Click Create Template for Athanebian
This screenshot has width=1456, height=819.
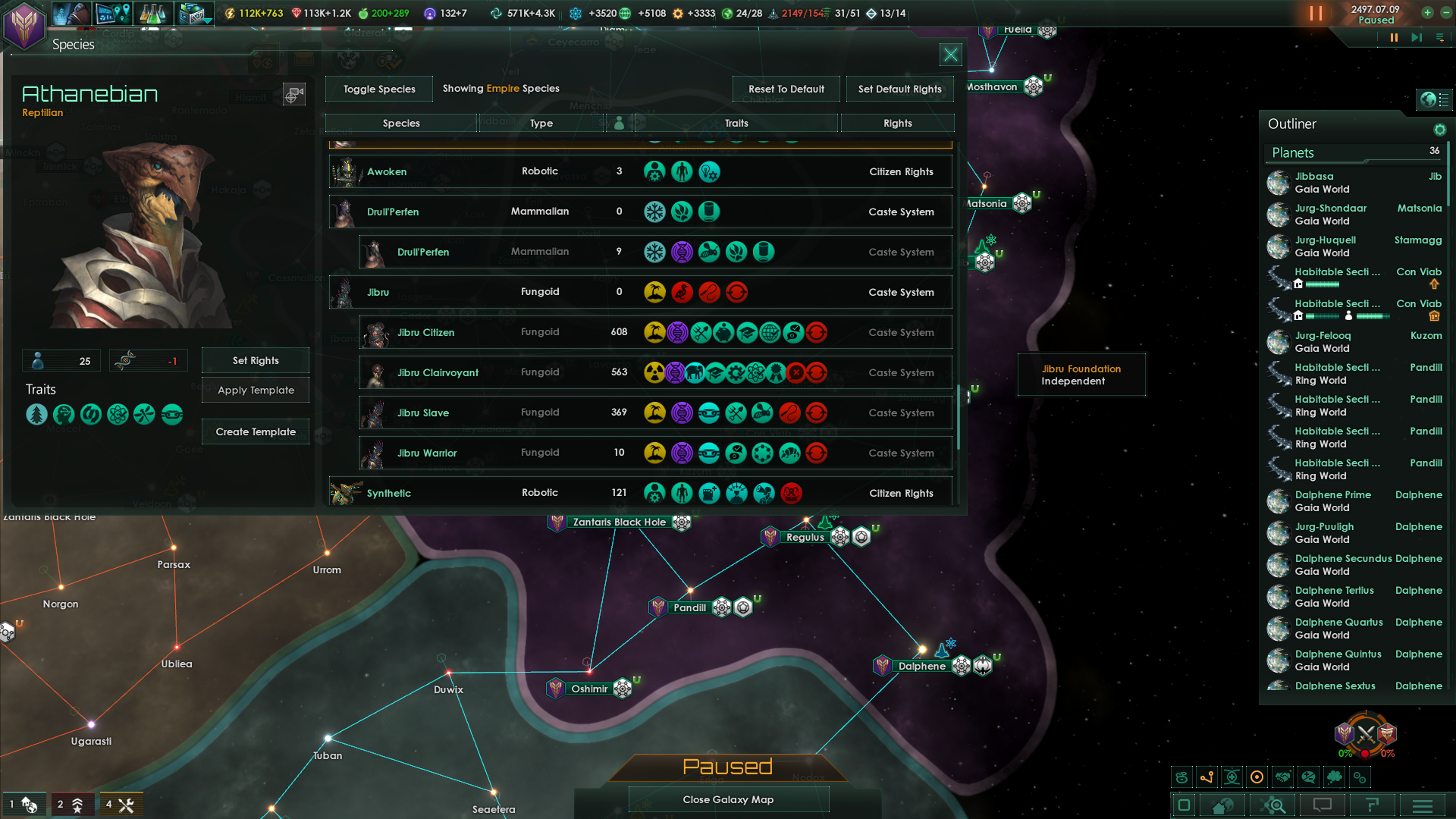click(255, 431)
